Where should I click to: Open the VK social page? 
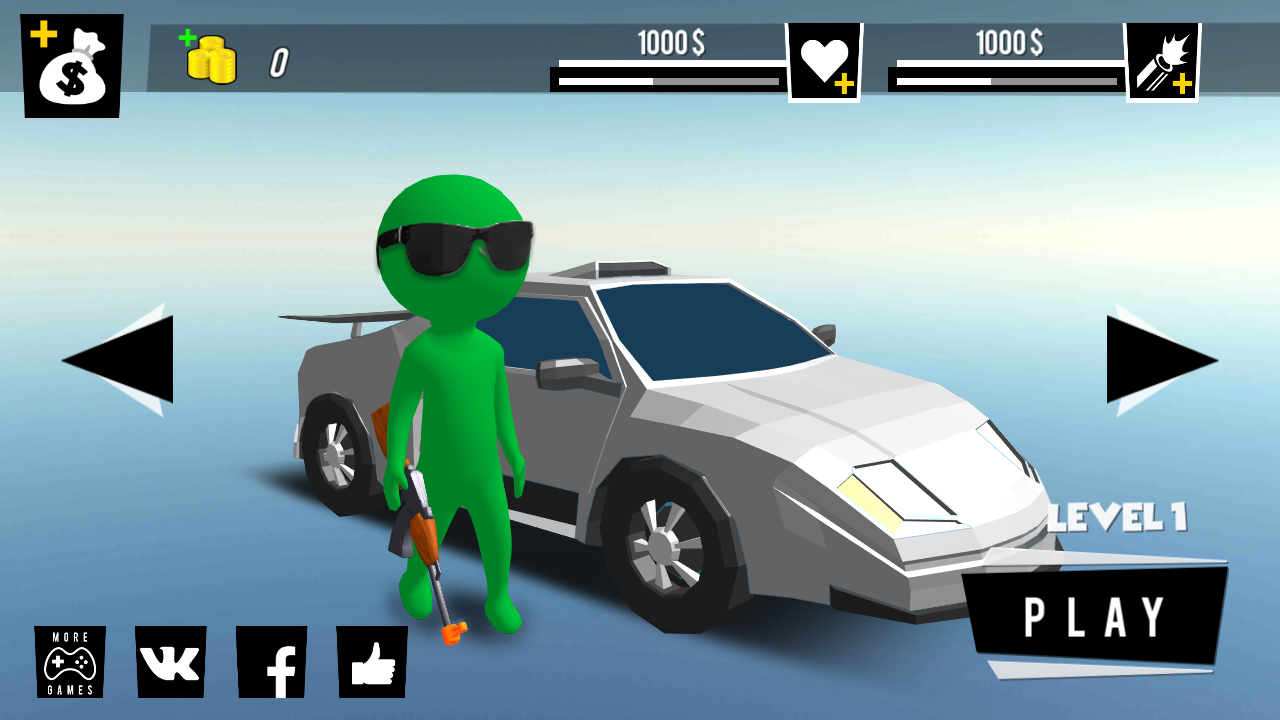click(168, 661)
